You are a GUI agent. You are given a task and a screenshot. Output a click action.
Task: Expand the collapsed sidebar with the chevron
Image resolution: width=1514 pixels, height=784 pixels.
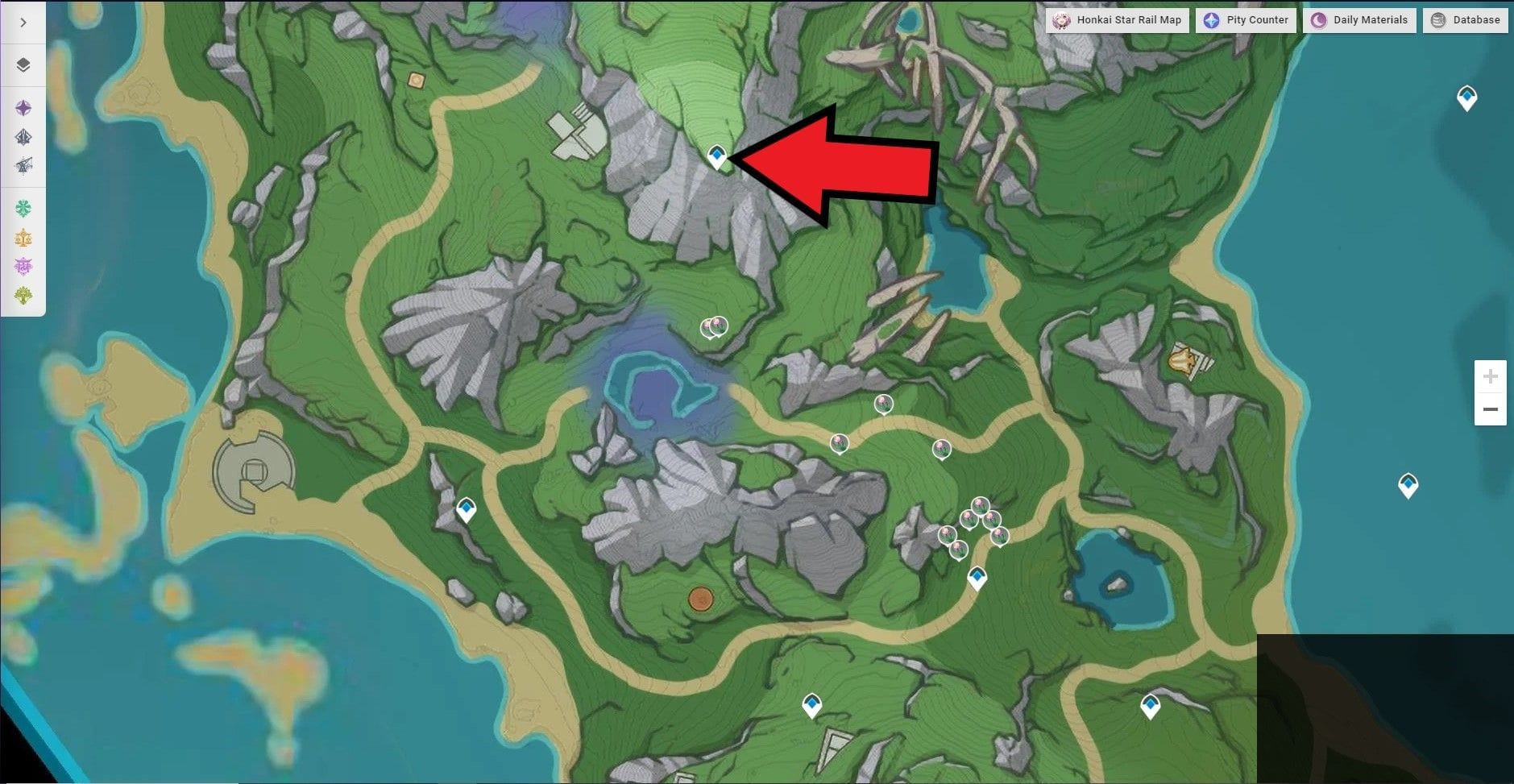[23, 23]
